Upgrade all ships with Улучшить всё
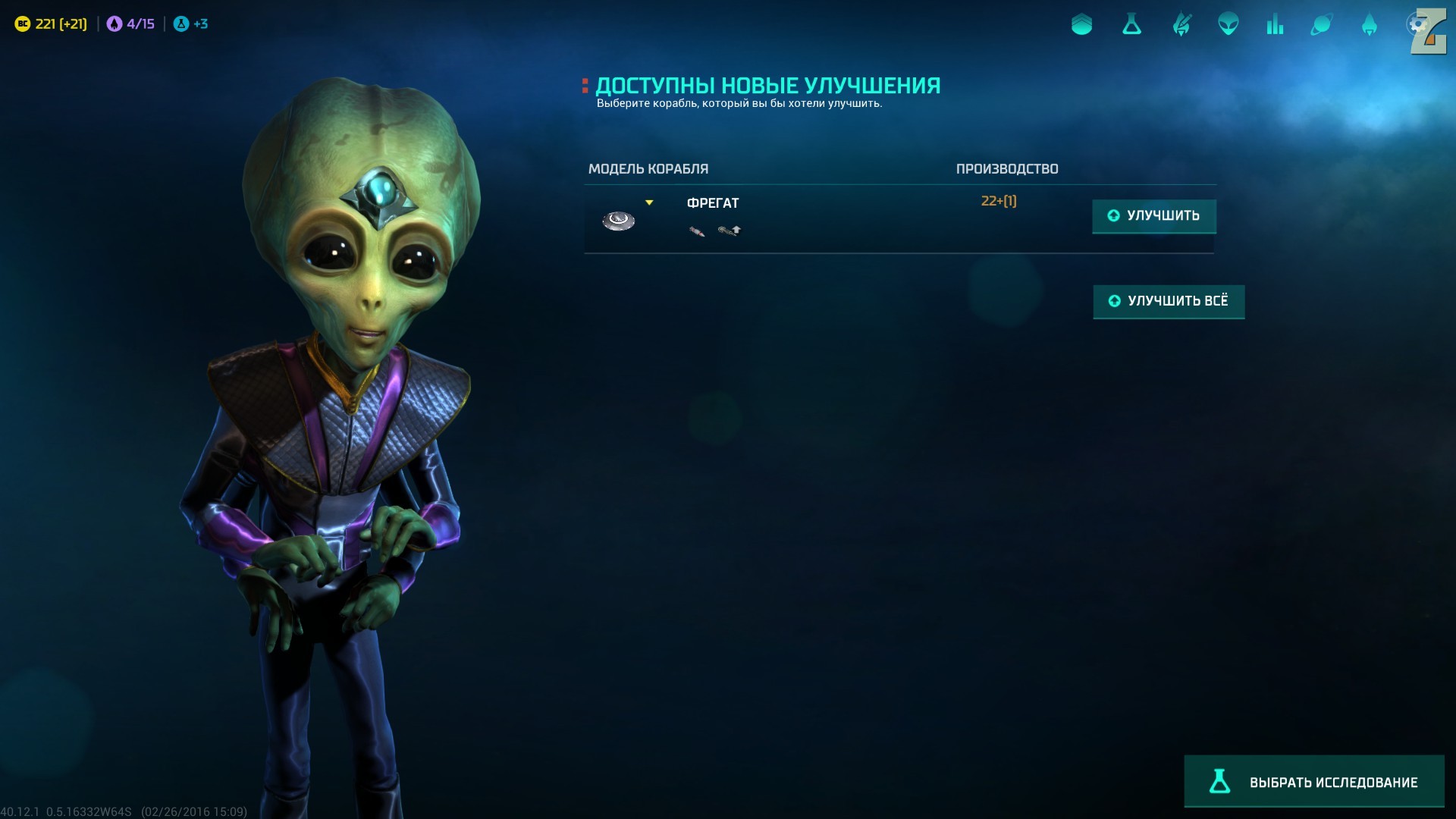This screenshot has width=1456, height=819. pyautogui.click(x=1168, y=301)
